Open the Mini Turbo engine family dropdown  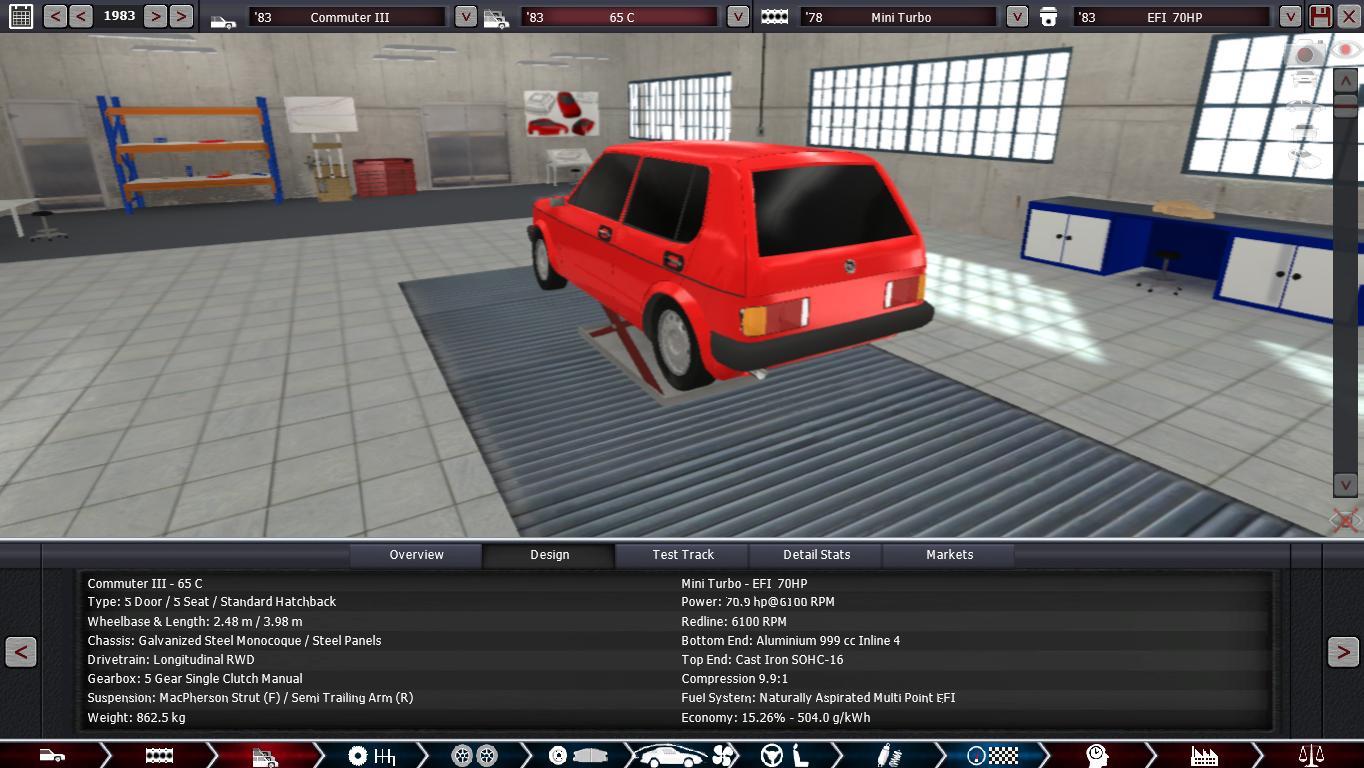coord(1017,17)
